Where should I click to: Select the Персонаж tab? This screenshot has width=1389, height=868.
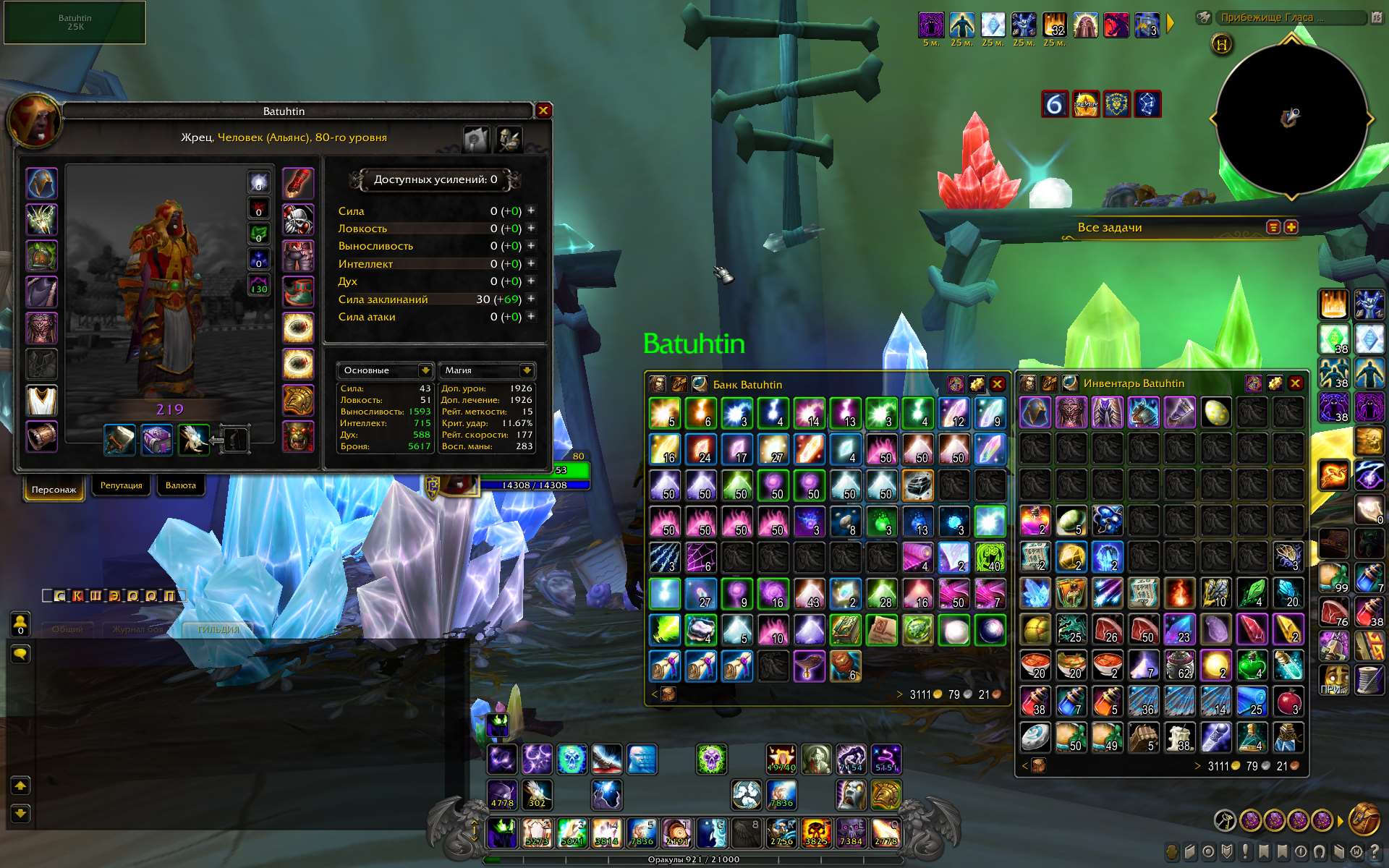coord(54,489)
